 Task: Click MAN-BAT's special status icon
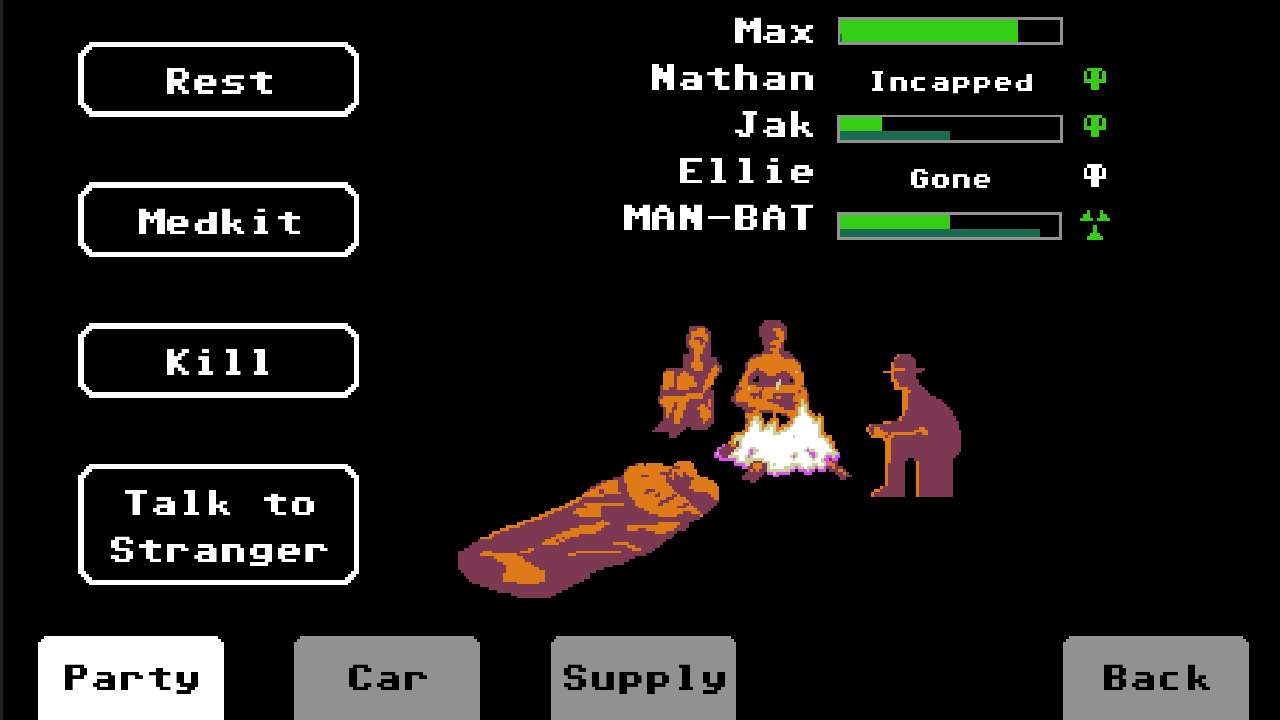(x=1096, y=221)
